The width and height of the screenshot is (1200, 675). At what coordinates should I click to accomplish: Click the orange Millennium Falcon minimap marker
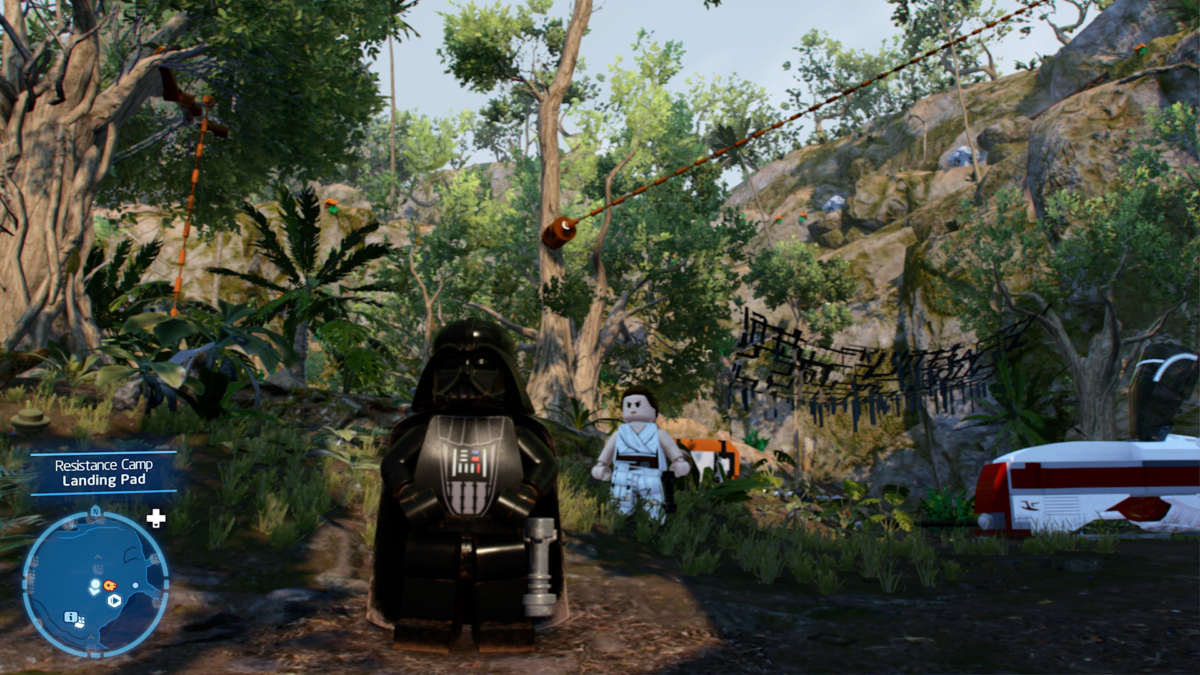(x=109, y=584)
